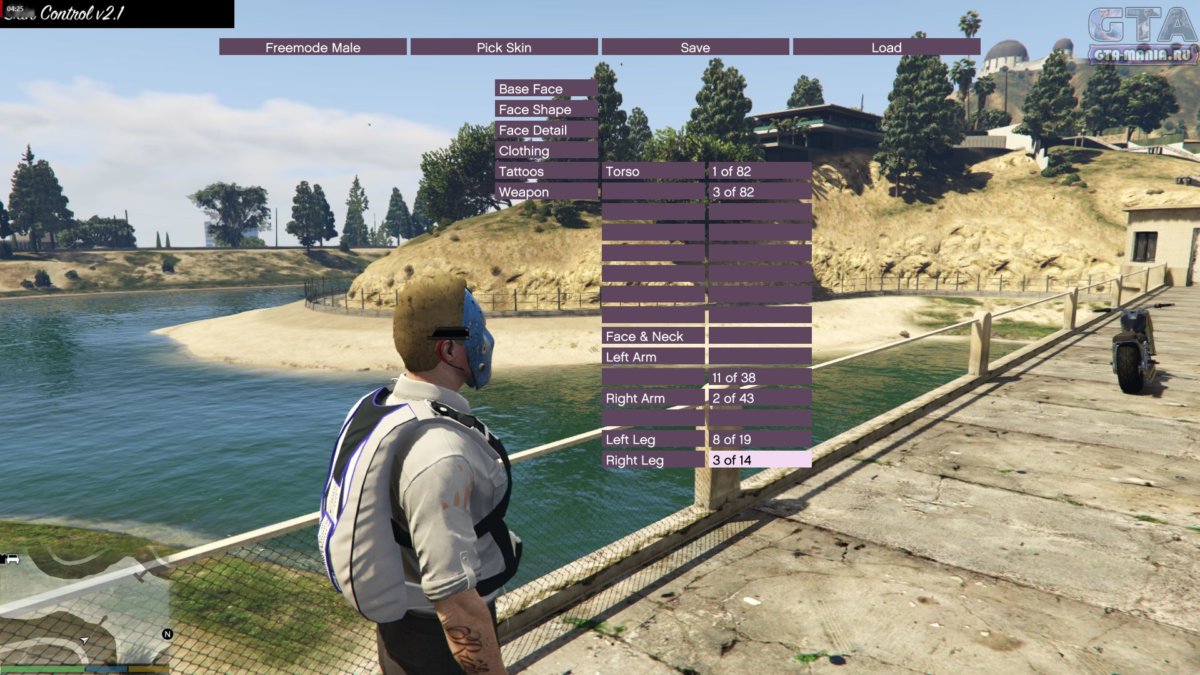Select the Left Leg tattoo row
Screen dimensions: 1200x675
coord(653,439)
